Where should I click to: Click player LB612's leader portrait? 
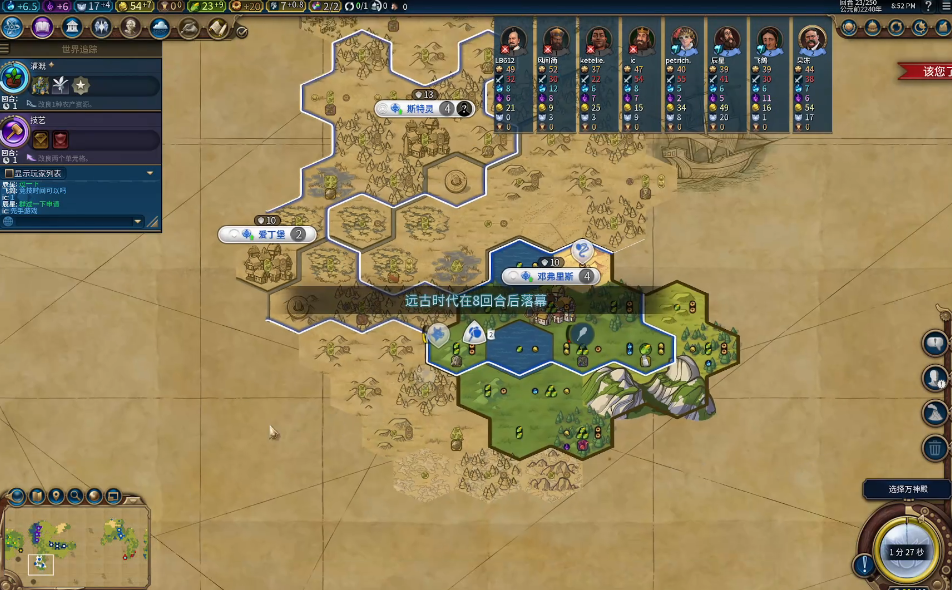pos(513,41)
